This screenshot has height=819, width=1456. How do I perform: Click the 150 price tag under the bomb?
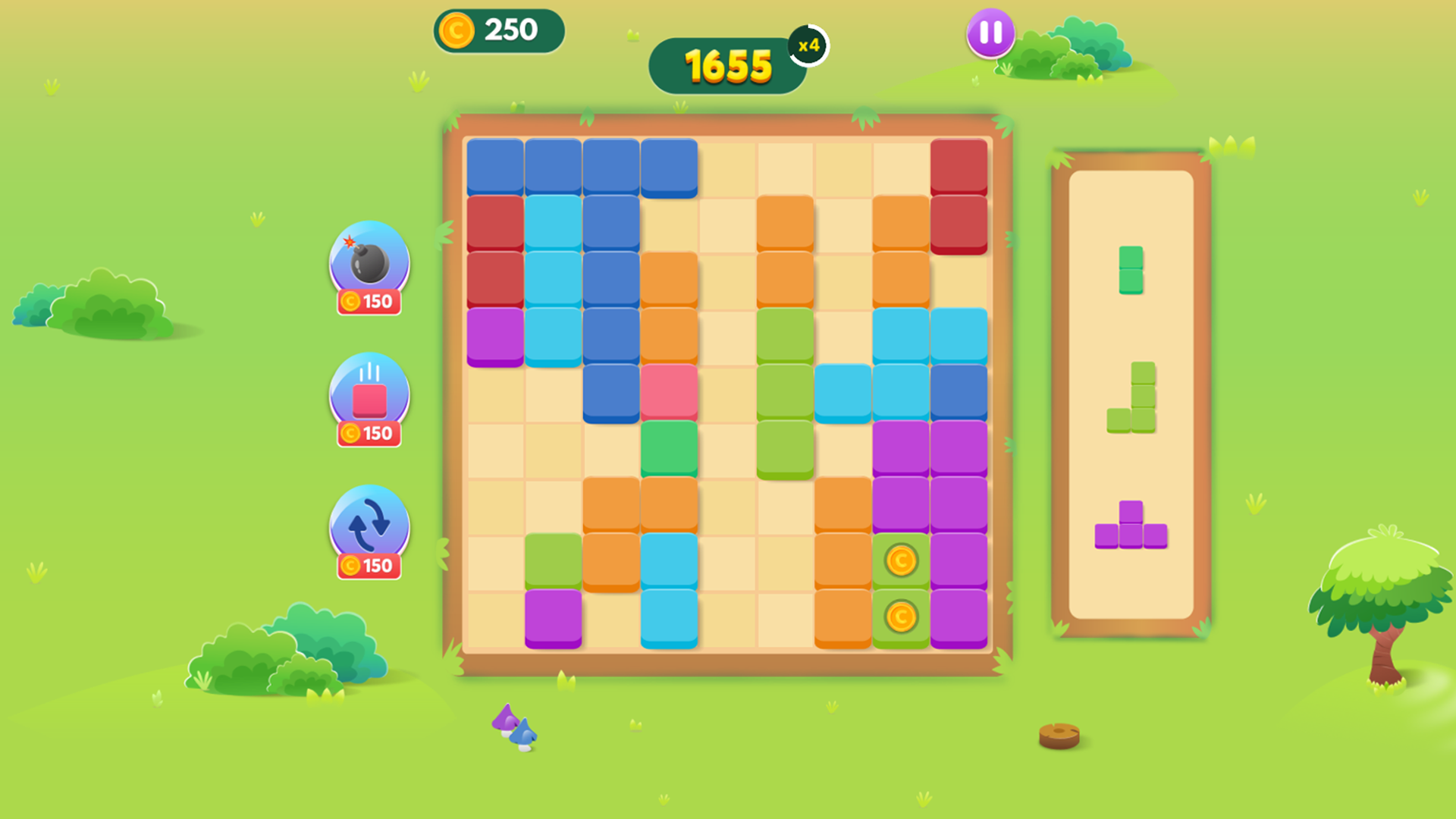(369, 302)
